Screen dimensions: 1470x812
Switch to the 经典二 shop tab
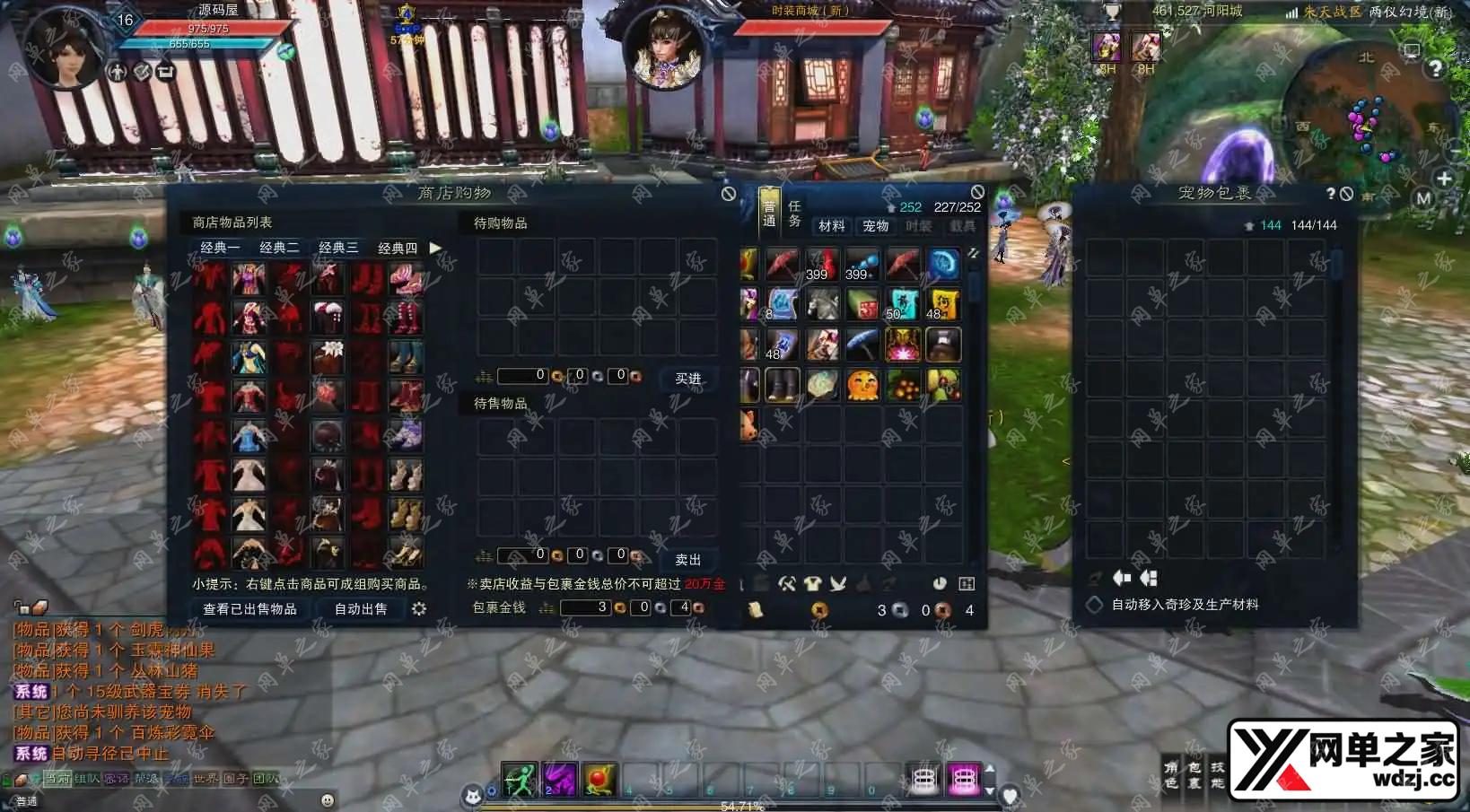pos(279,248)
